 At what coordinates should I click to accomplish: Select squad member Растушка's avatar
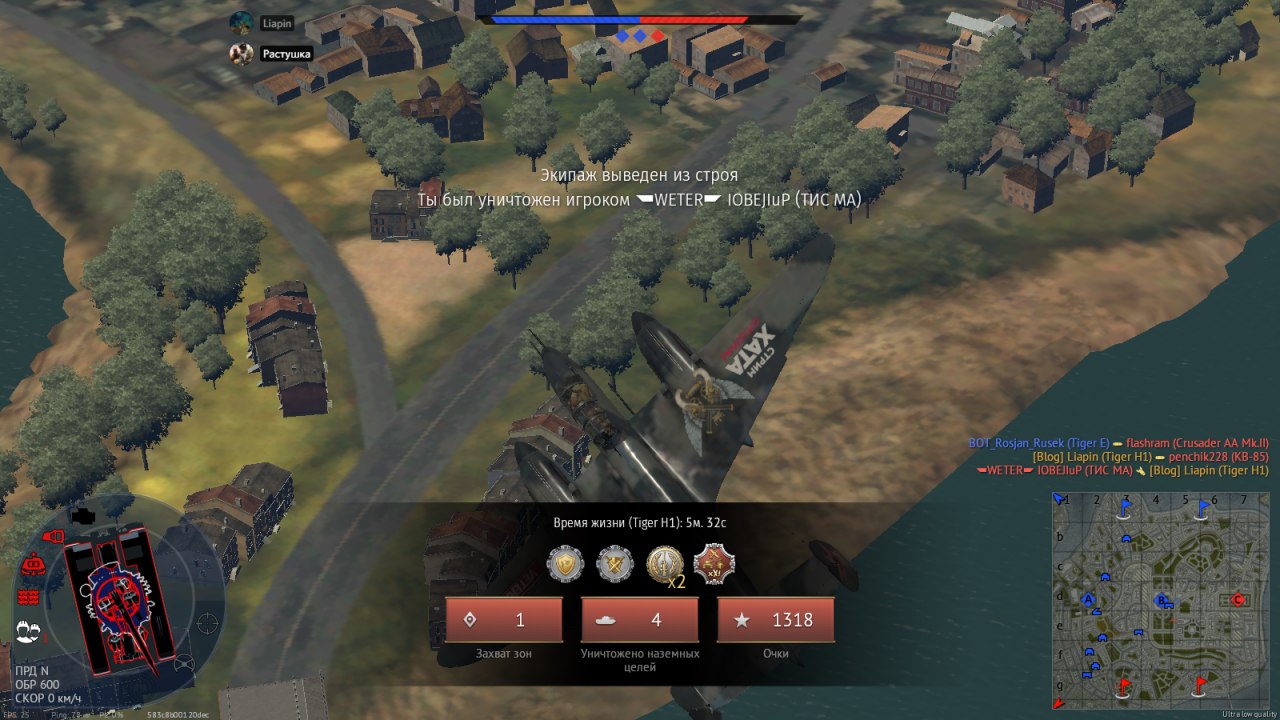point(241,54)
